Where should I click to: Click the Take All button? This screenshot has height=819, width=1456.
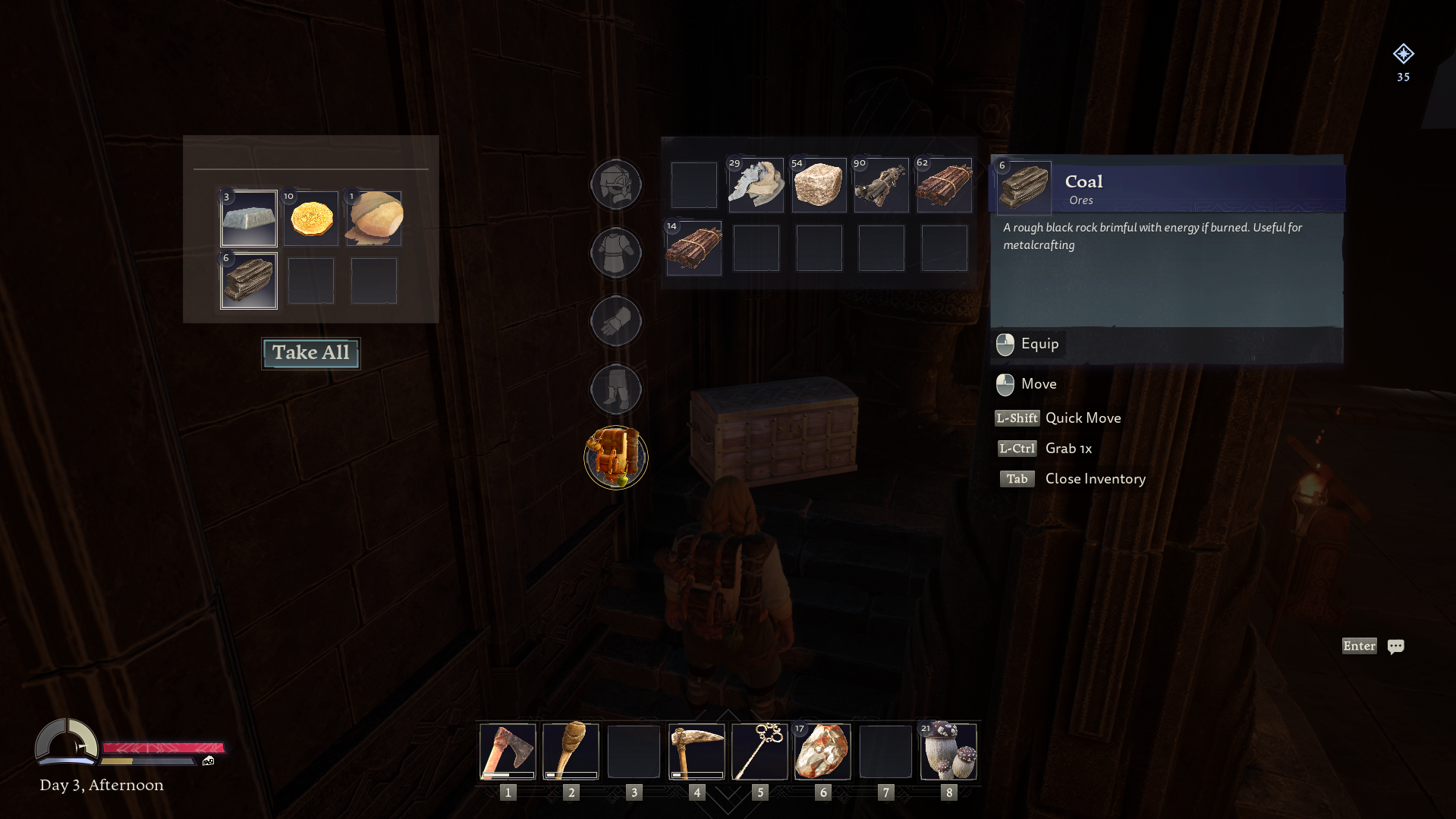pyautogui.click(x=310, y=353)
